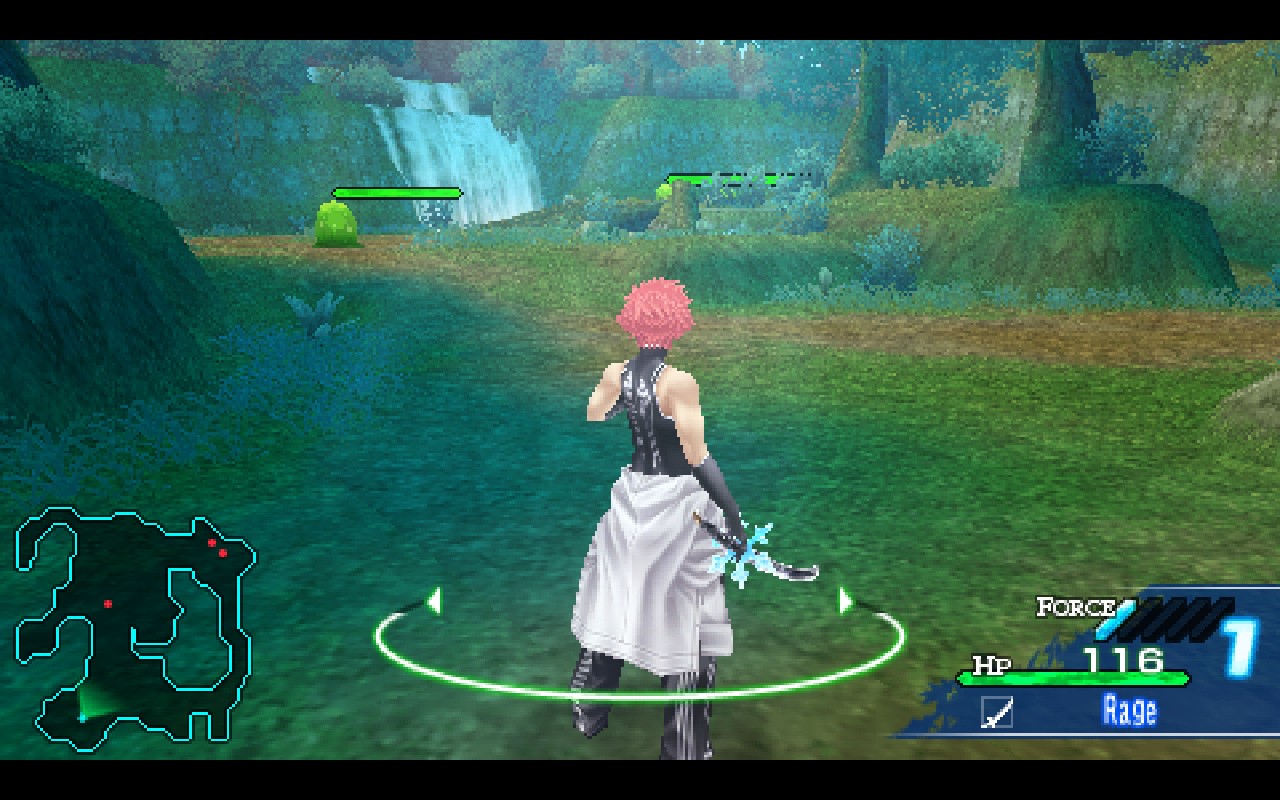Click the sword weapon icon
The image size is (1280, 800).
(997, 712)
